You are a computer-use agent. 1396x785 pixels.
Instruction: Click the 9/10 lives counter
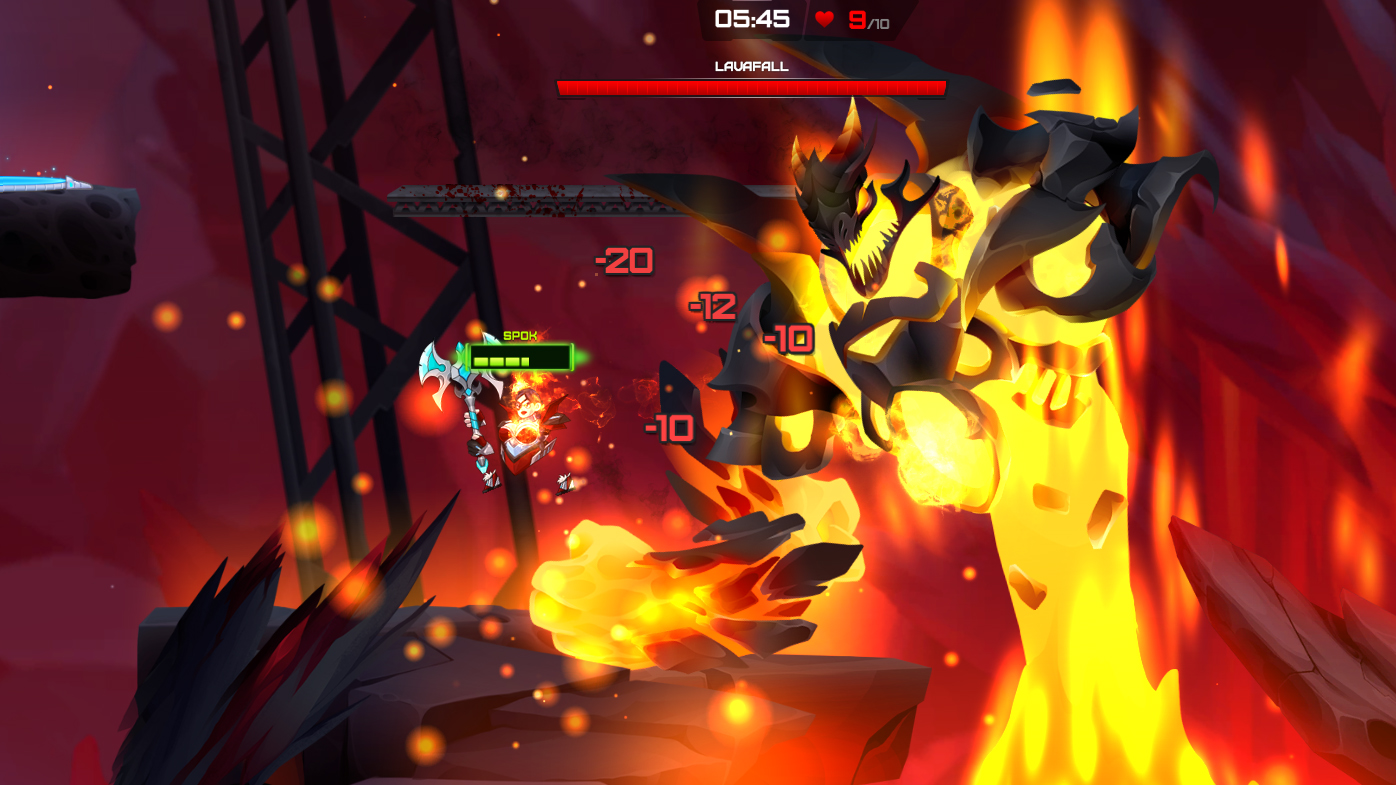pyautogui.click(x=866, y=18)
